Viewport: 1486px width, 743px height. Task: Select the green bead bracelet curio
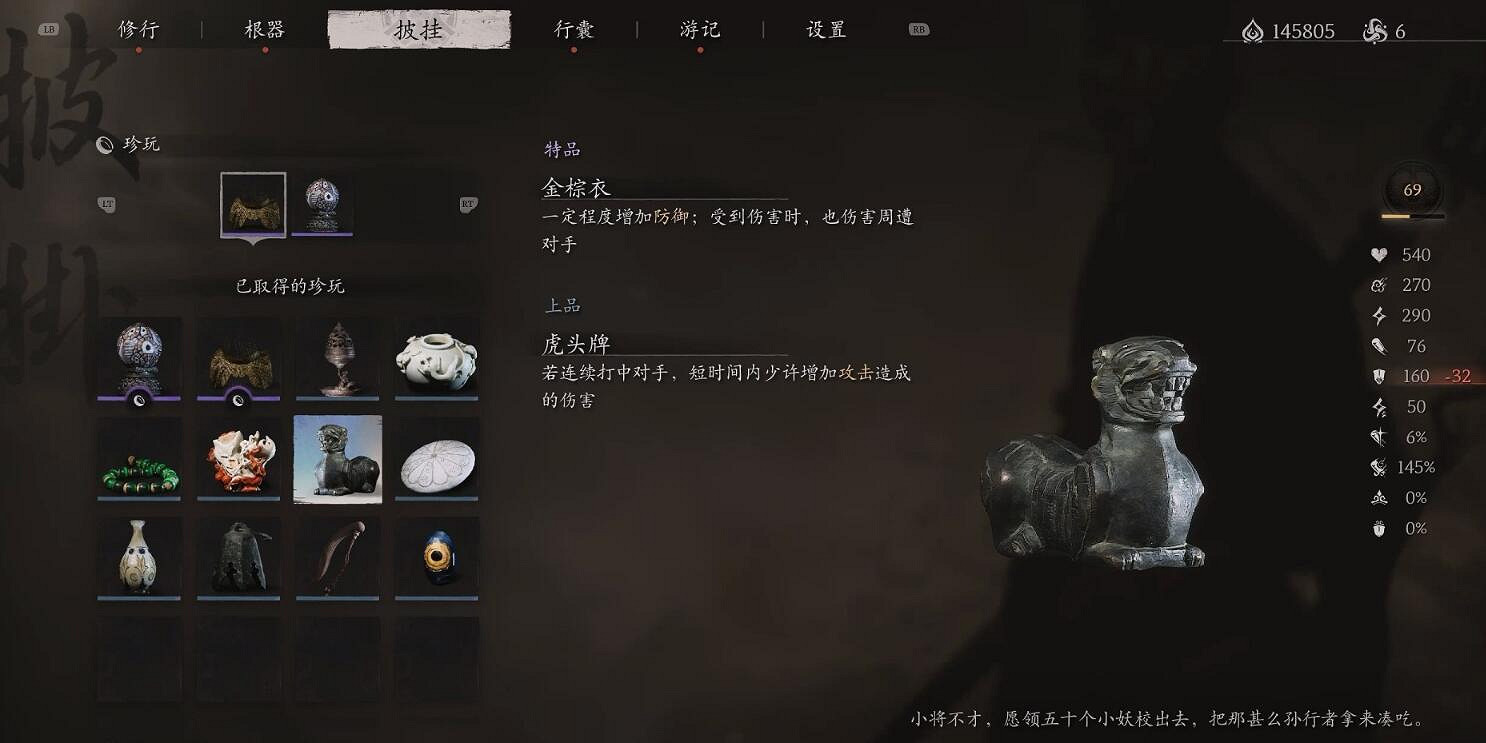pyautogui.click(x=139, y=459)
